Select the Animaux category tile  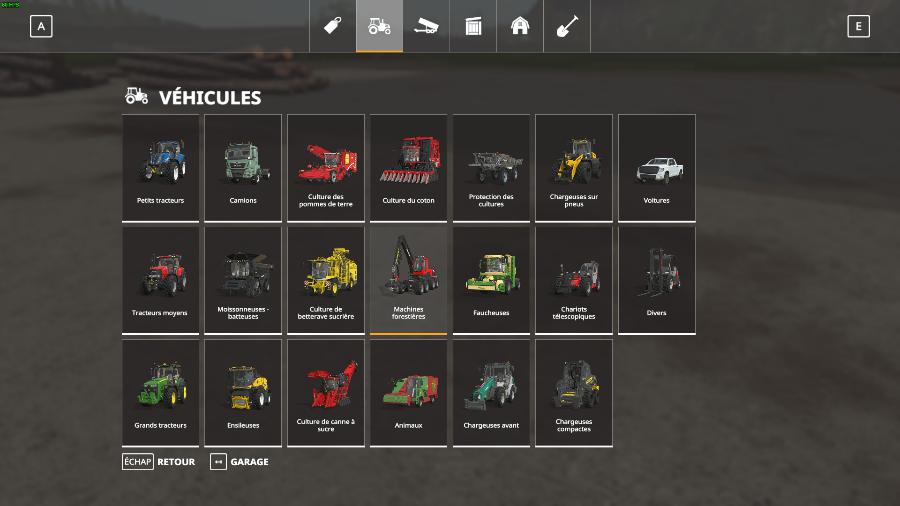pyautogui.click(x=408, y=393)
